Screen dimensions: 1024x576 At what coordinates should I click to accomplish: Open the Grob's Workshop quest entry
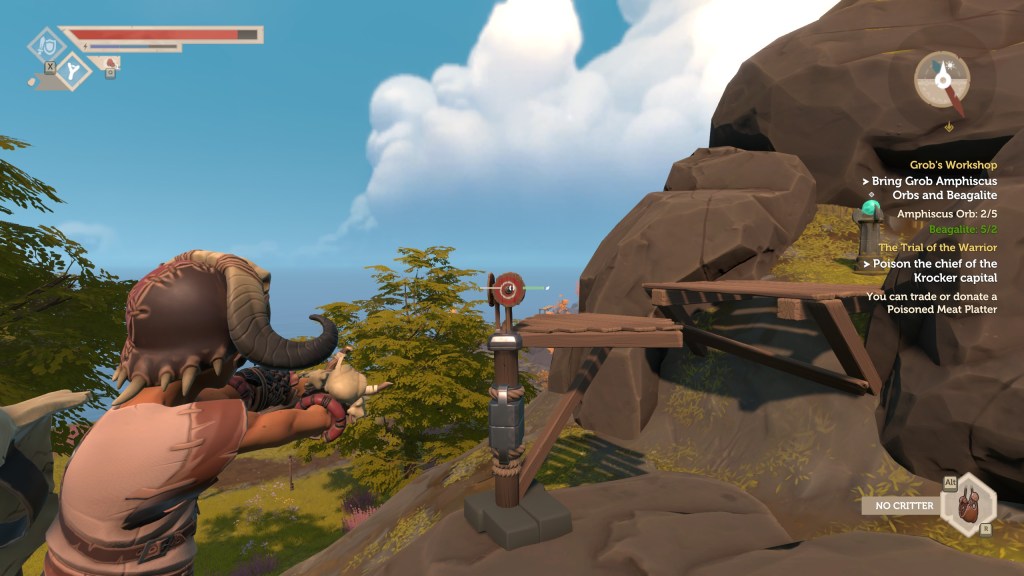click(953, 165)
